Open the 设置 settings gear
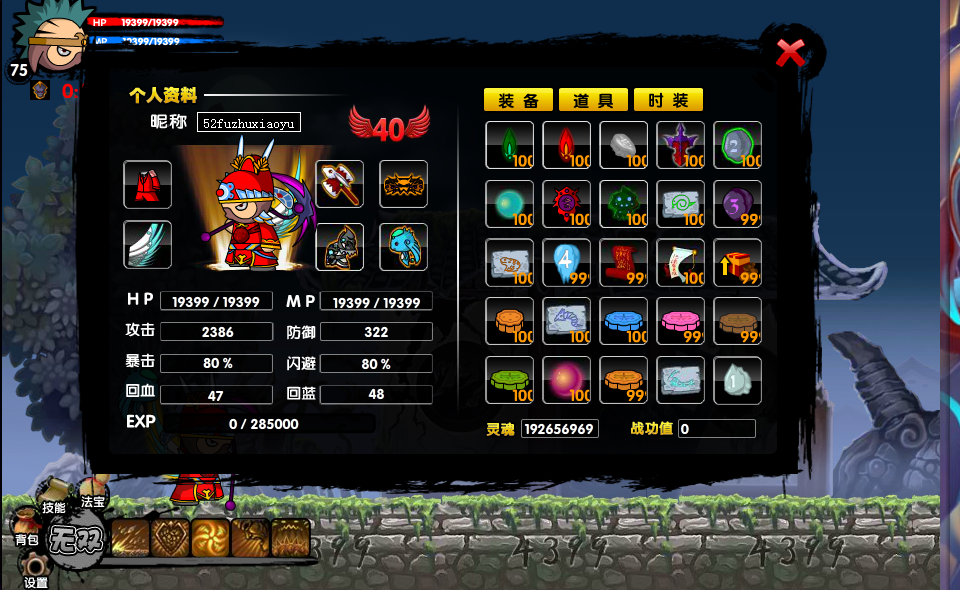The height and width of the screenshot is (590, 960). click(35, 576)
